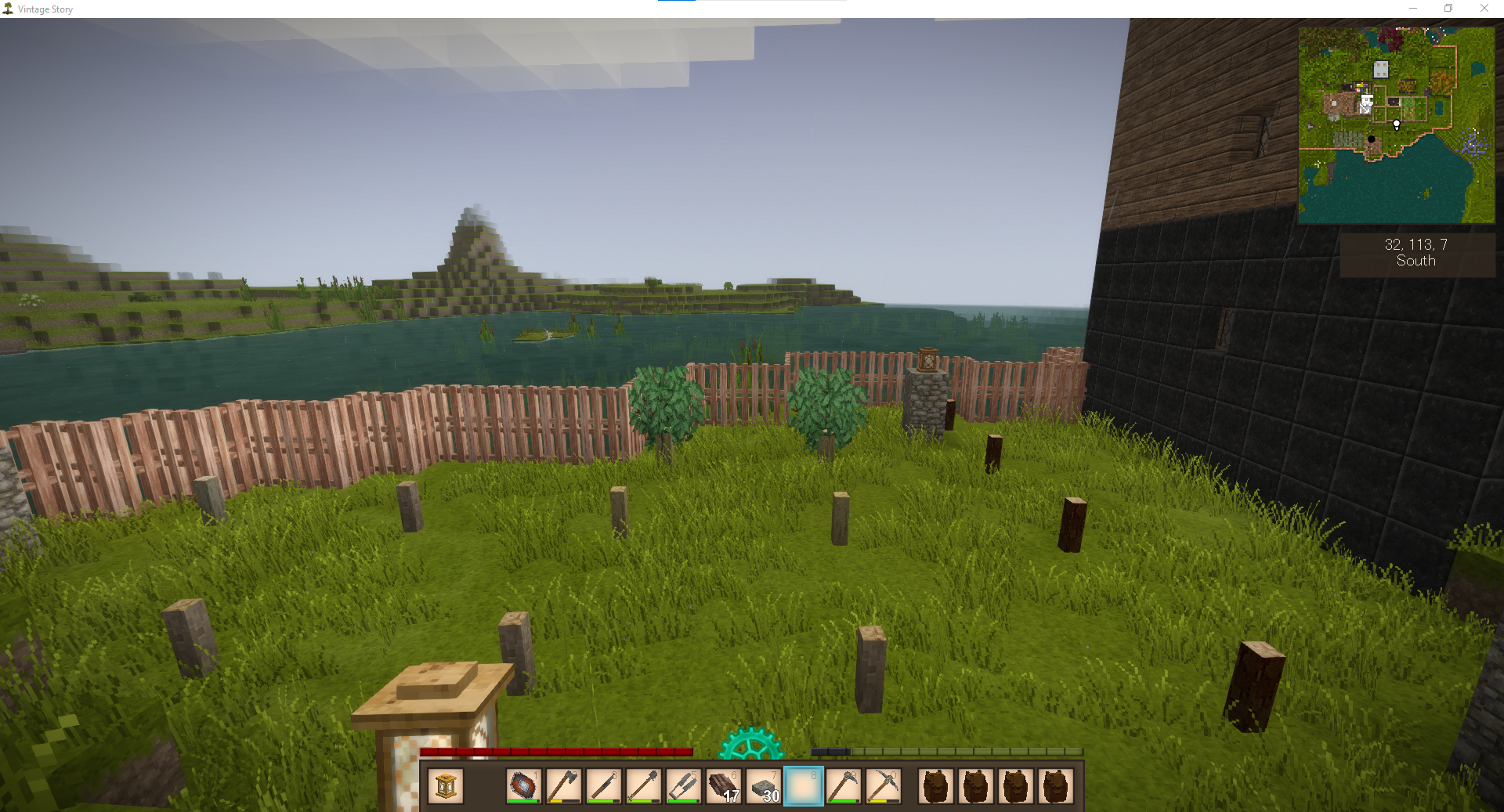Choose the axe in the hotbar

pyautogui.click(x=563, y=786)
